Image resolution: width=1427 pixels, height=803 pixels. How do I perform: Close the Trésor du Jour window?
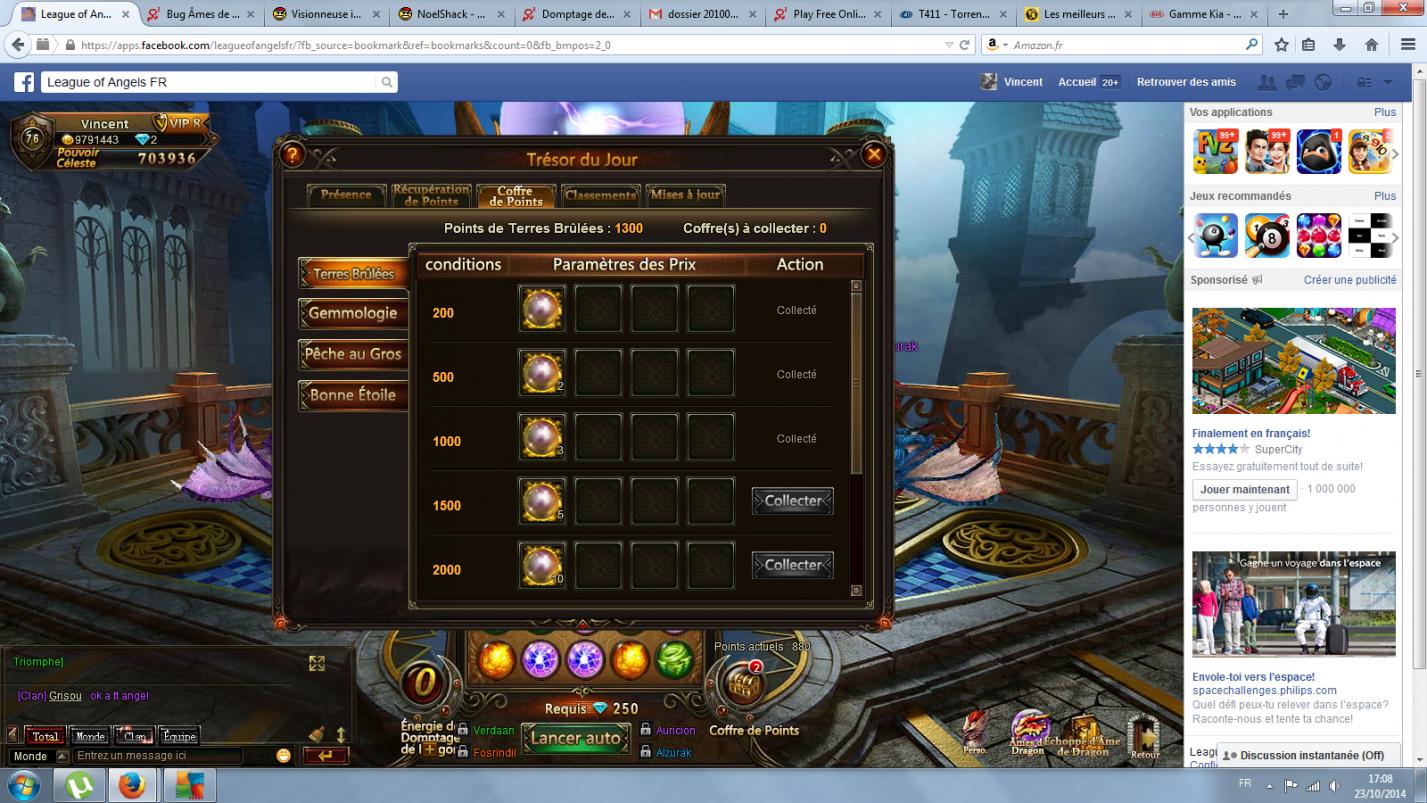(x=873, y=155)
